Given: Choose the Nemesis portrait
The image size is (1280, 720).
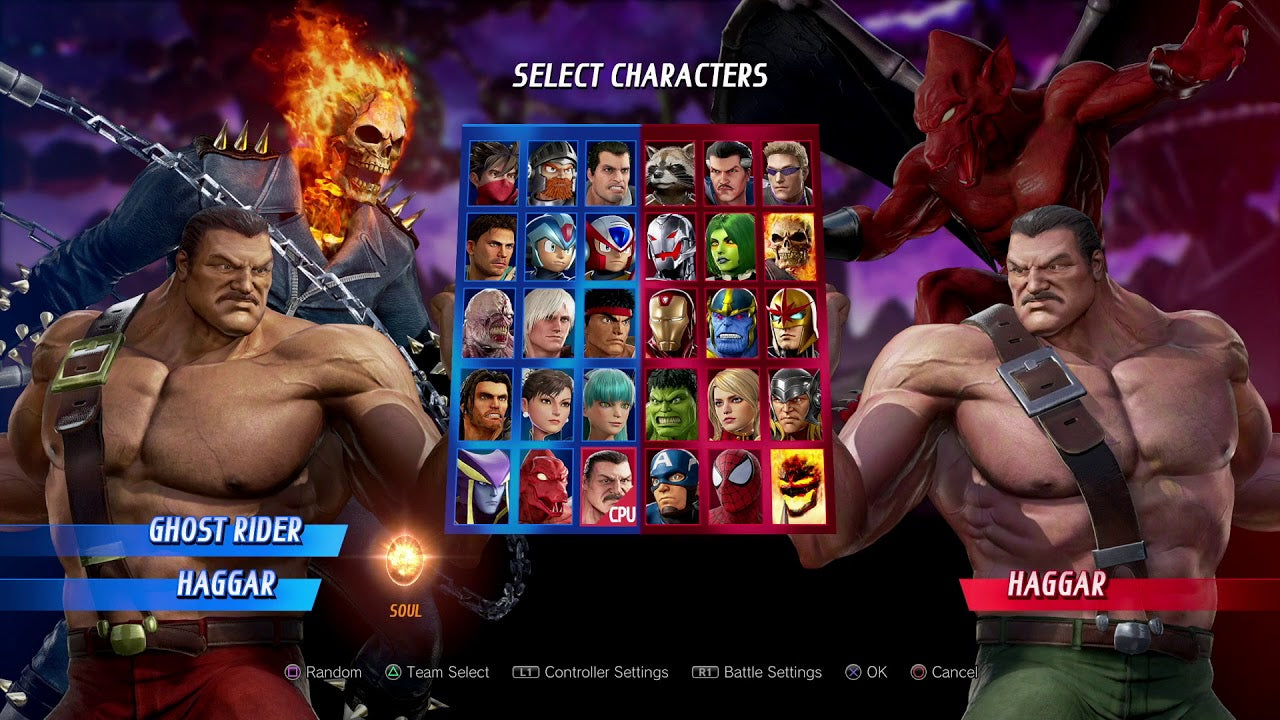Looking at the screenshot, I should tap(489, 323).
